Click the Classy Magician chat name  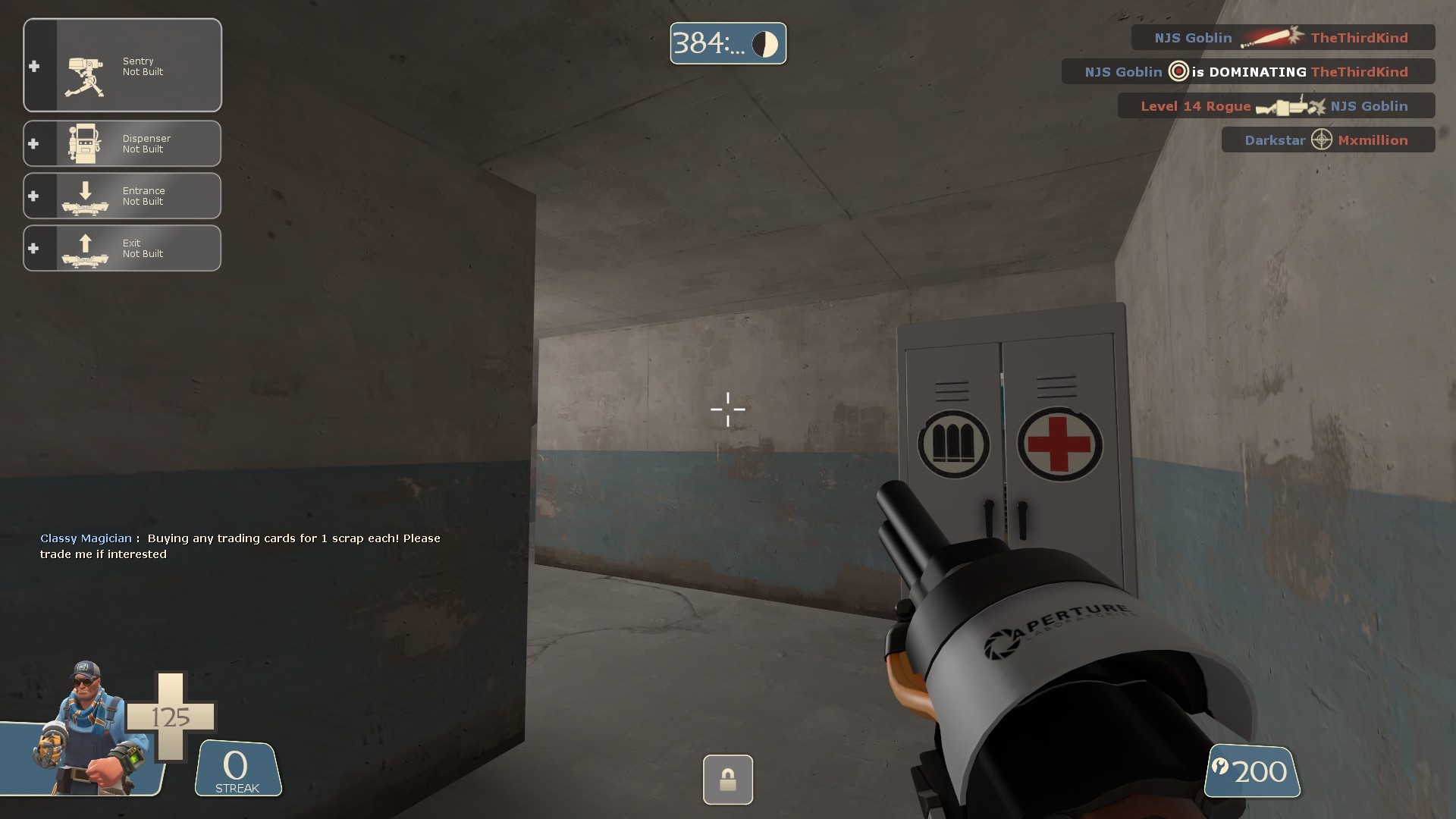click(x=85, y=538)
